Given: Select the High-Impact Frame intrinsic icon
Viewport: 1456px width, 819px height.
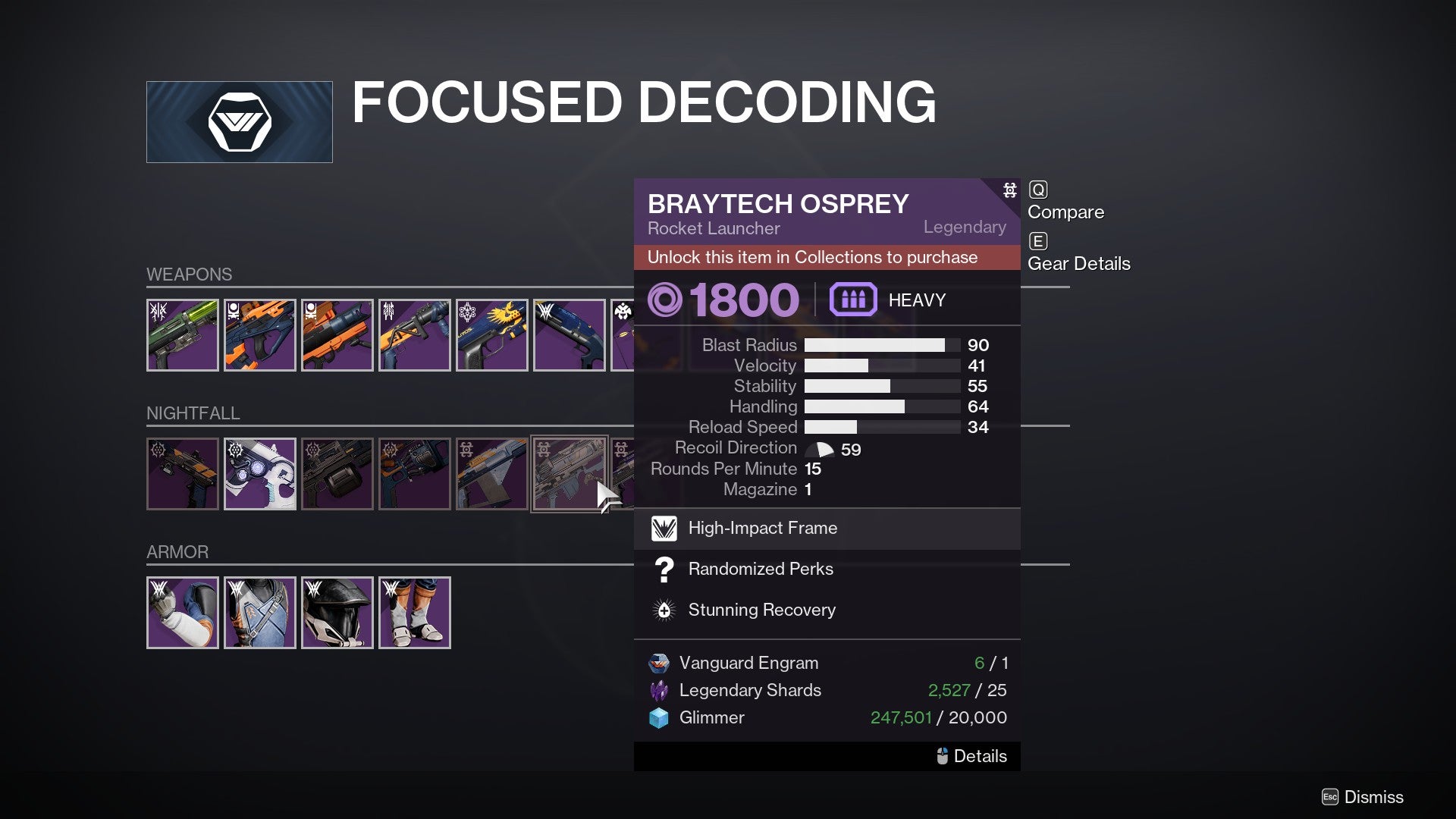Looking at the screenshot, I should click(664, 529).
